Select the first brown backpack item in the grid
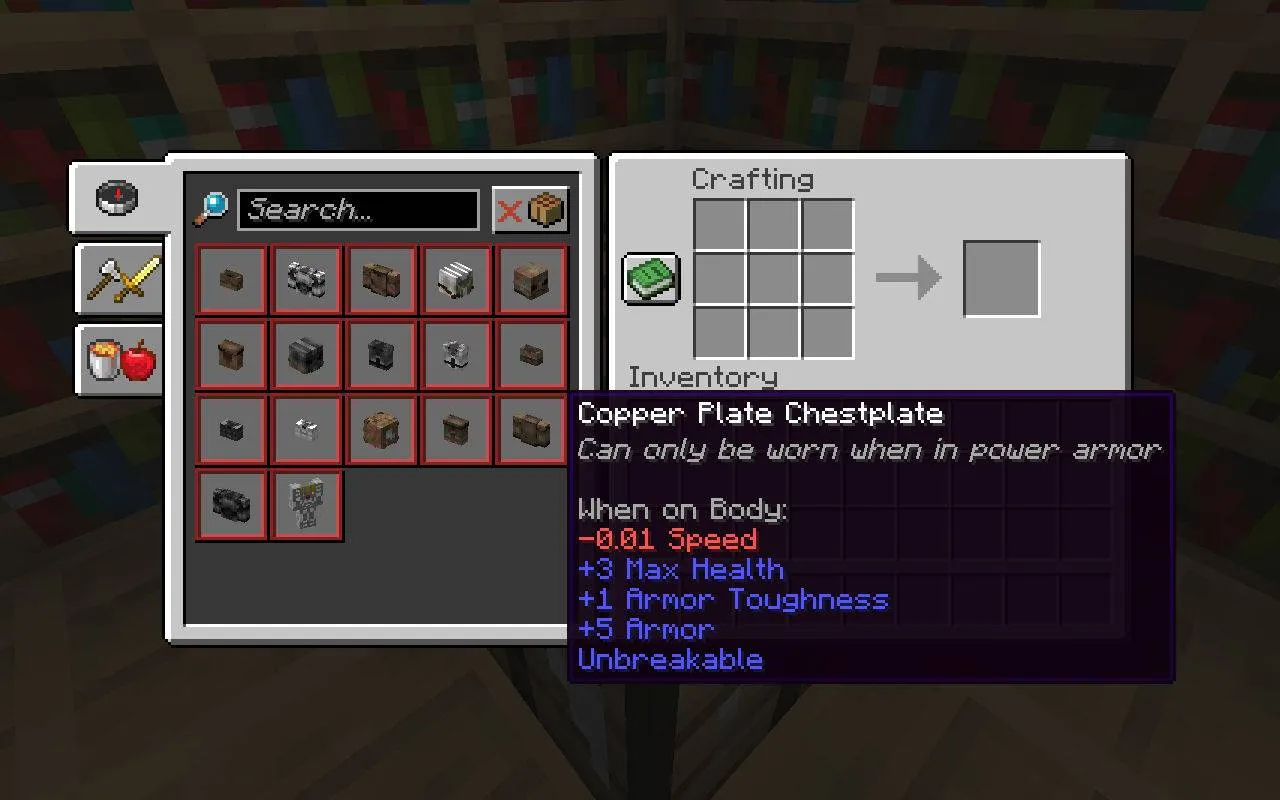Image resolution: width=1280 pixels, height=800 pixels. pos(231,280)
